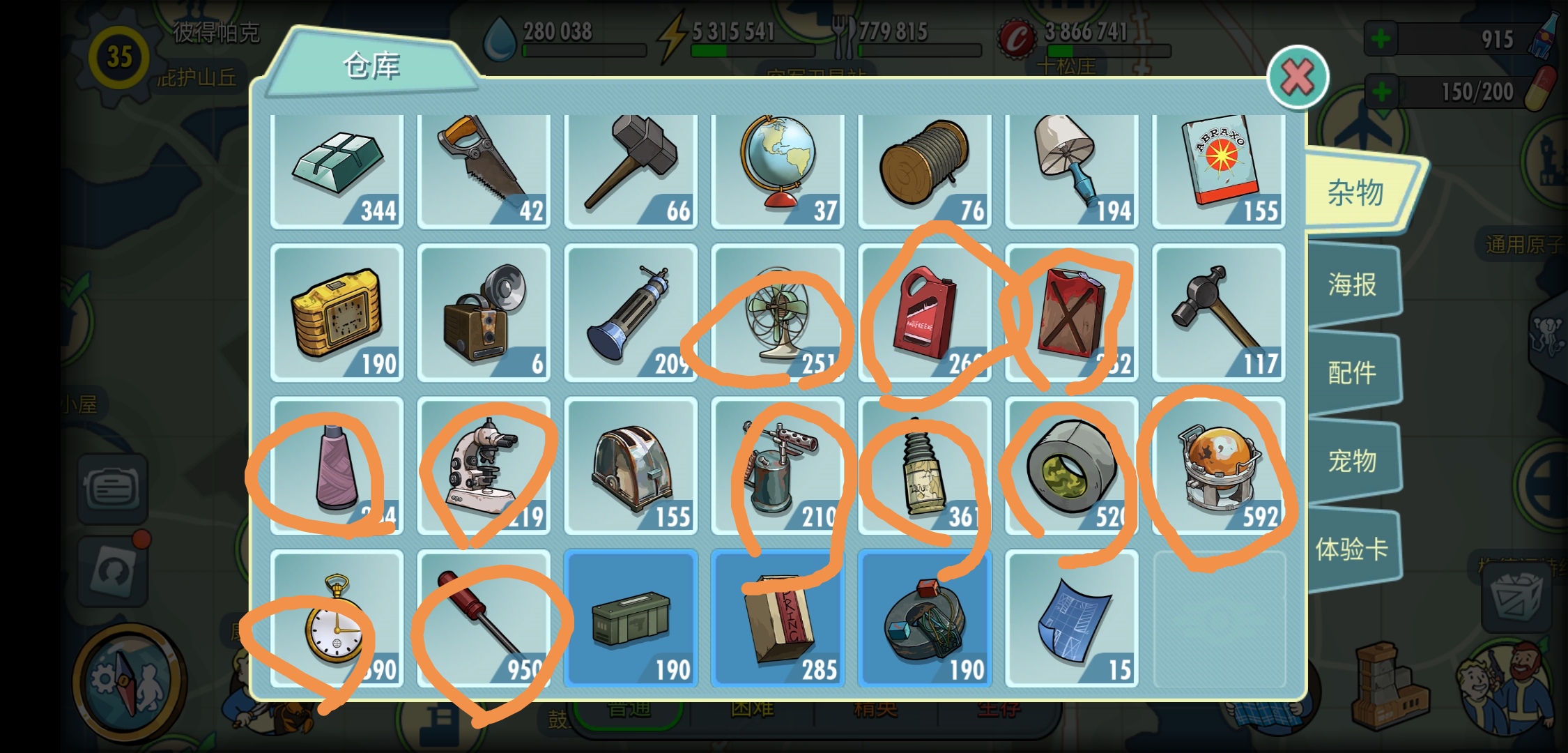Select the gold pocket watch

click(x=337, y=618)
